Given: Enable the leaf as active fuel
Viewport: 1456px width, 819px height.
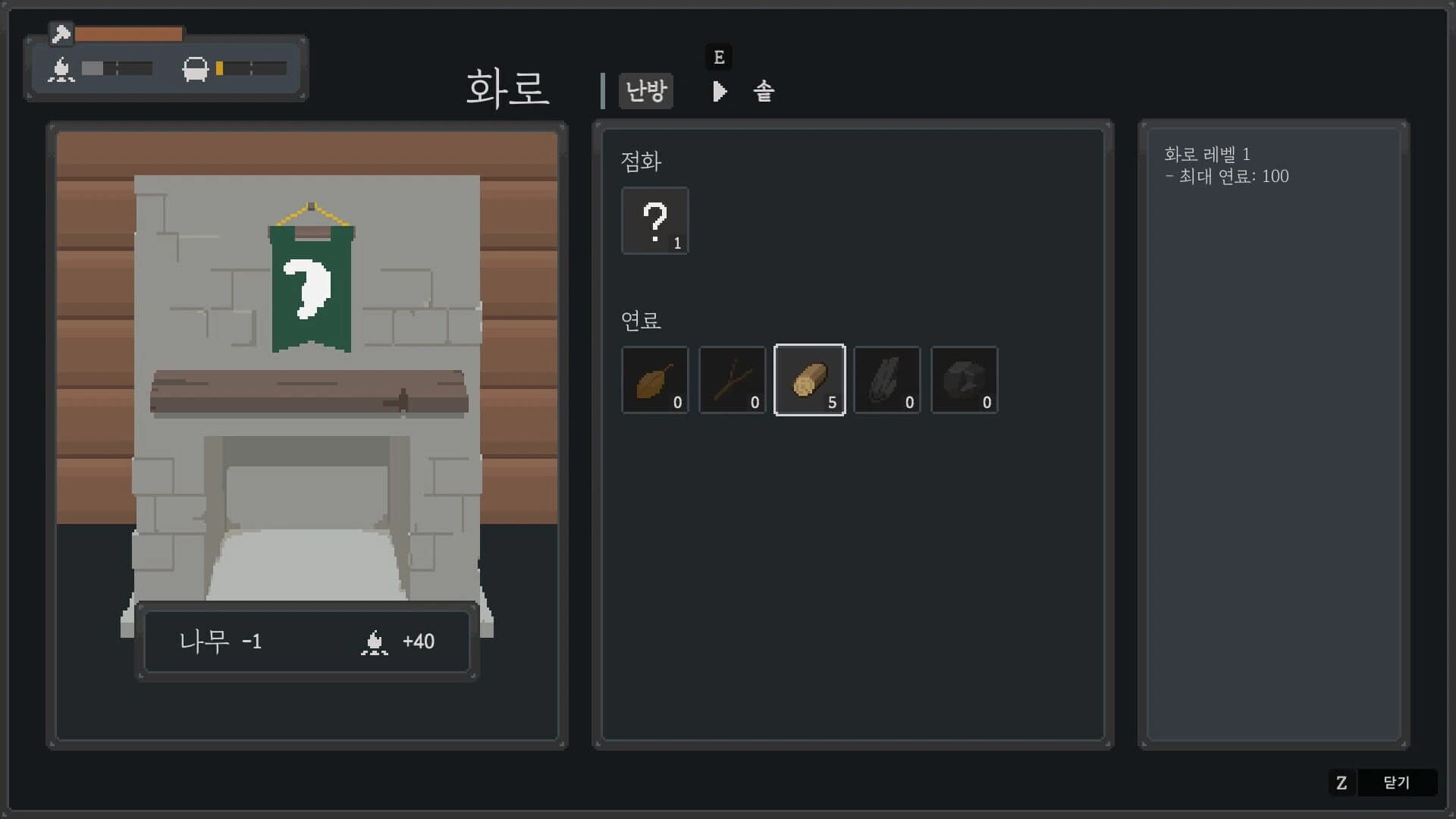Looking at the screenshot, I should pos(654,379).
